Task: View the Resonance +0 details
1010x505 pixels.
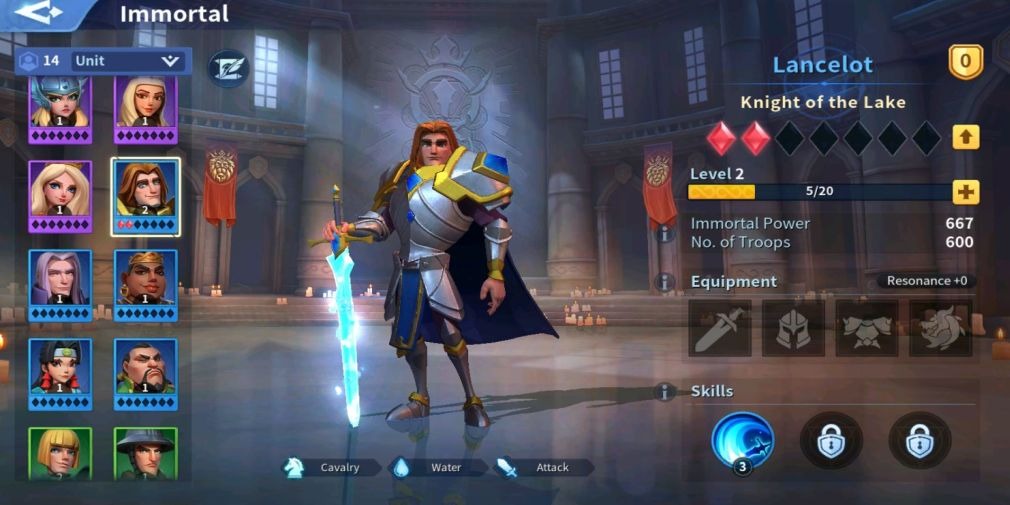Action: [x=928, y=281]
